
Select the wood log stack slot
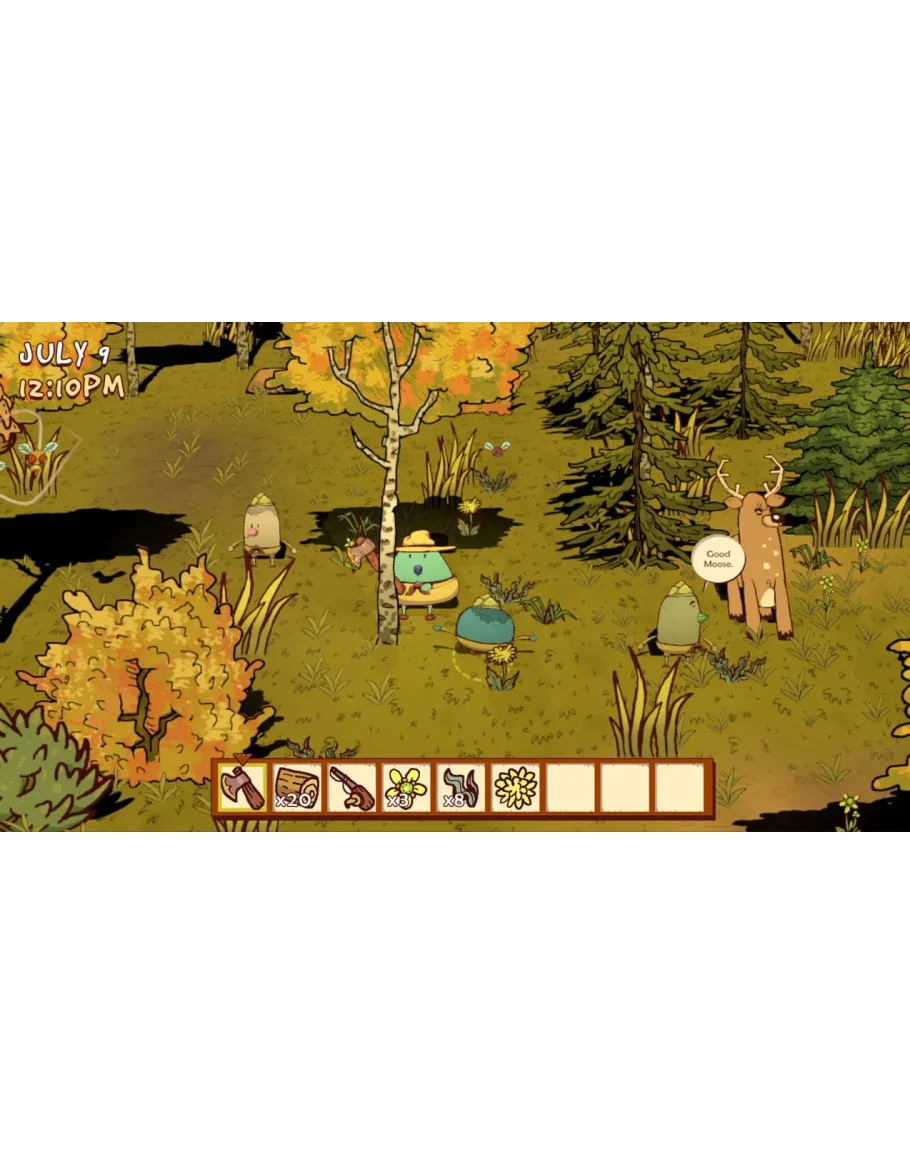point(297,788)
